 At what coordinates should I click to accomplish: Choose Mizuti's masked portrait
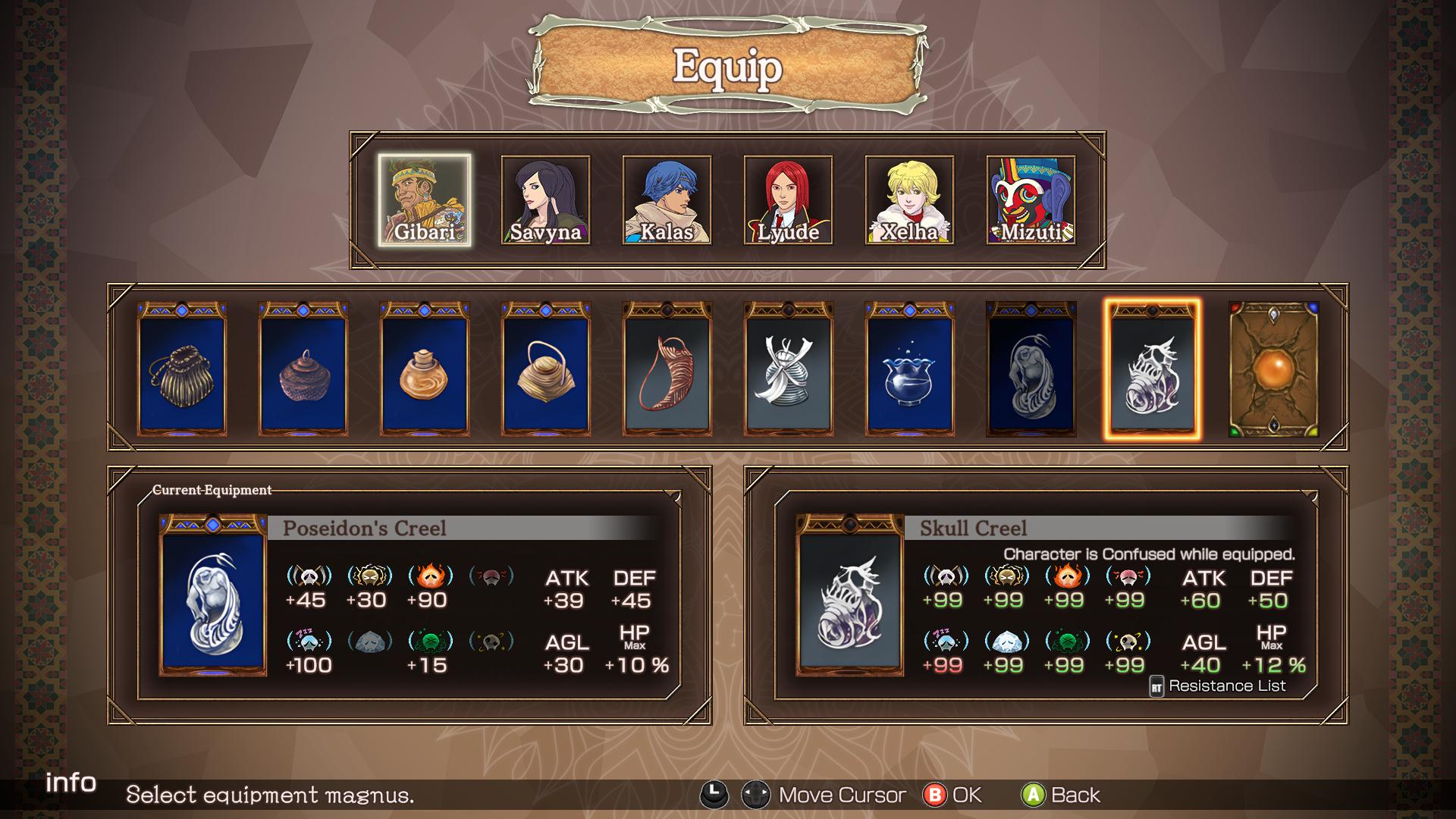click(x=1031, y=200)
